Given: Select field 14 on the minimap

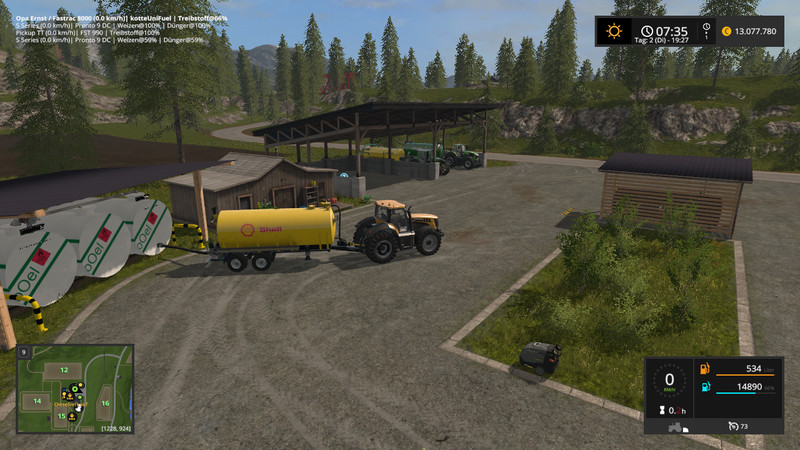Looking at the screenshot, I should click(37, 401).
